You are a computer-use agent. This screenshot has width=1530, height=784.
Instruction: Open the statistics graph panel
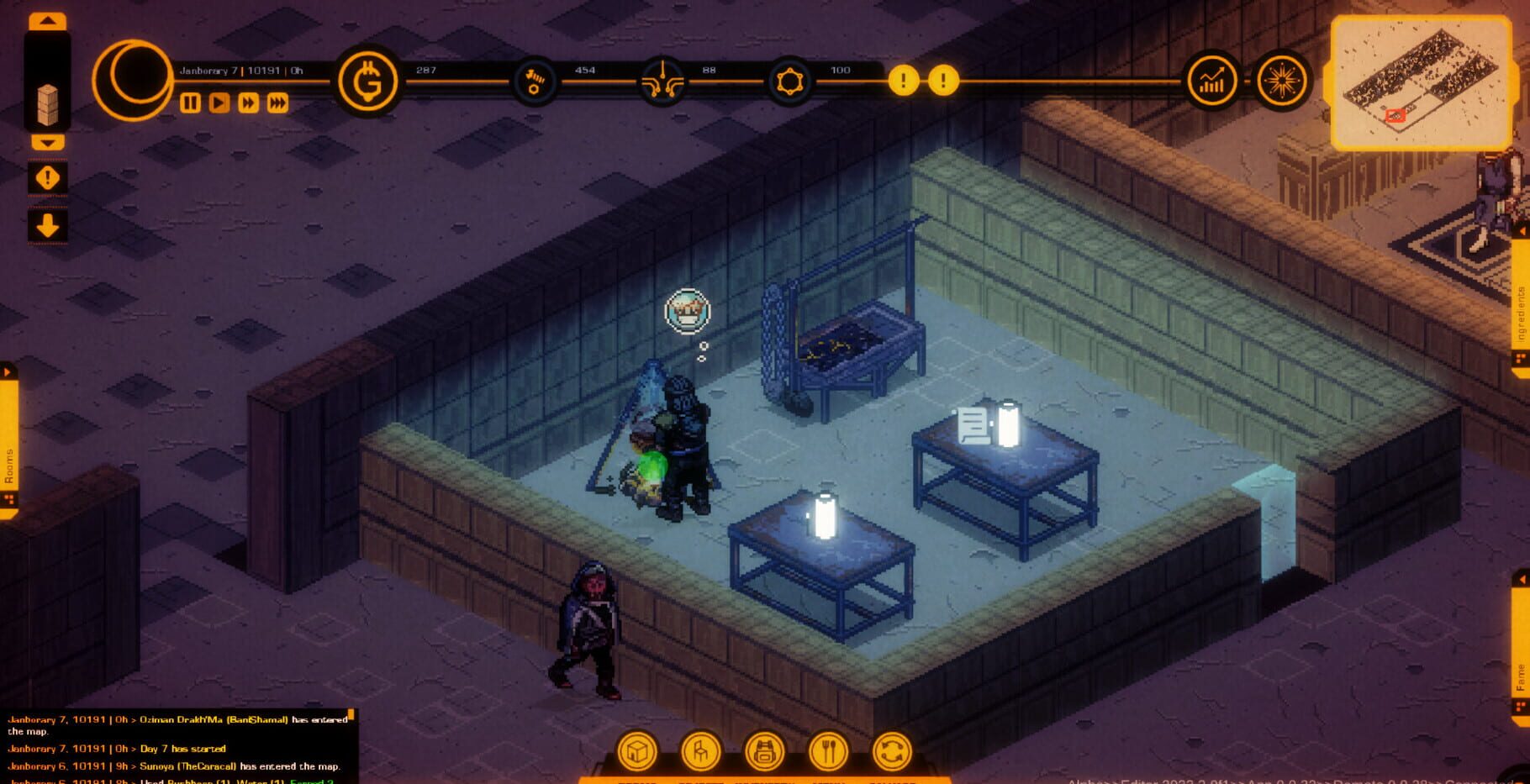1211,80
